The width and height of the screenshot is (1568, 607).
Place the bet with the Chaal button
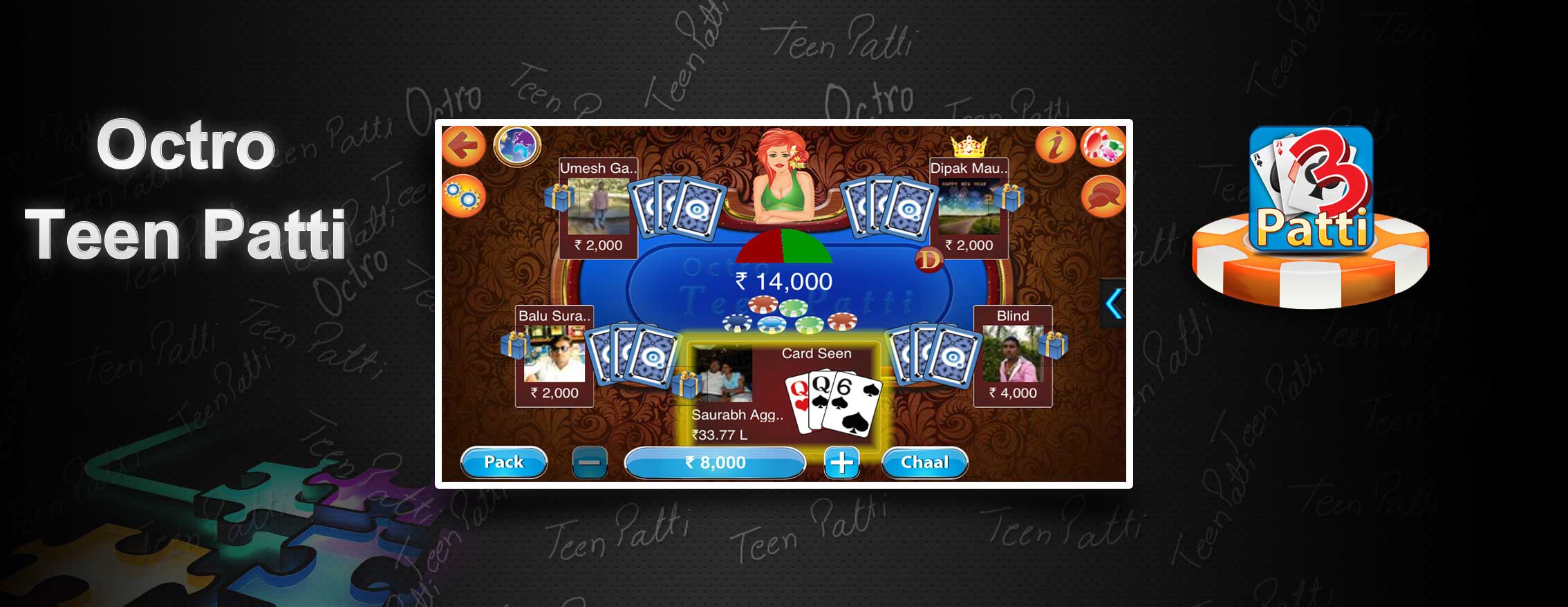coord(924,463)
